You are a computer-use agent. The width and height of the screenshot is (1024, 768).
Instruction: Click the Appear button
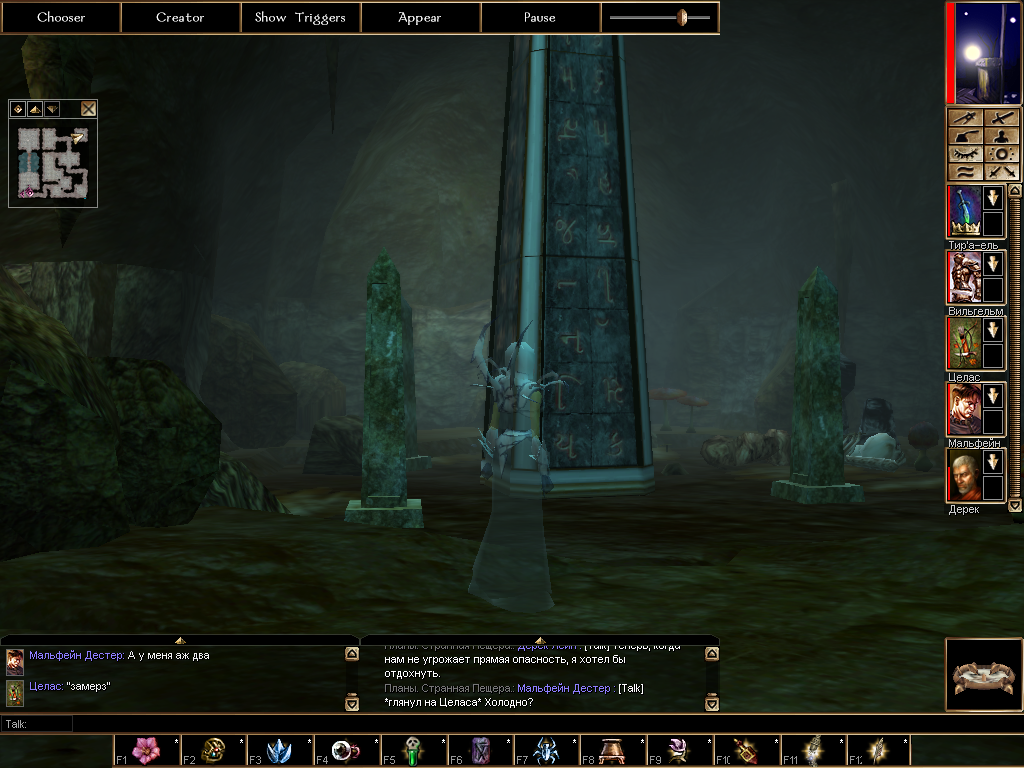[420, 17]
